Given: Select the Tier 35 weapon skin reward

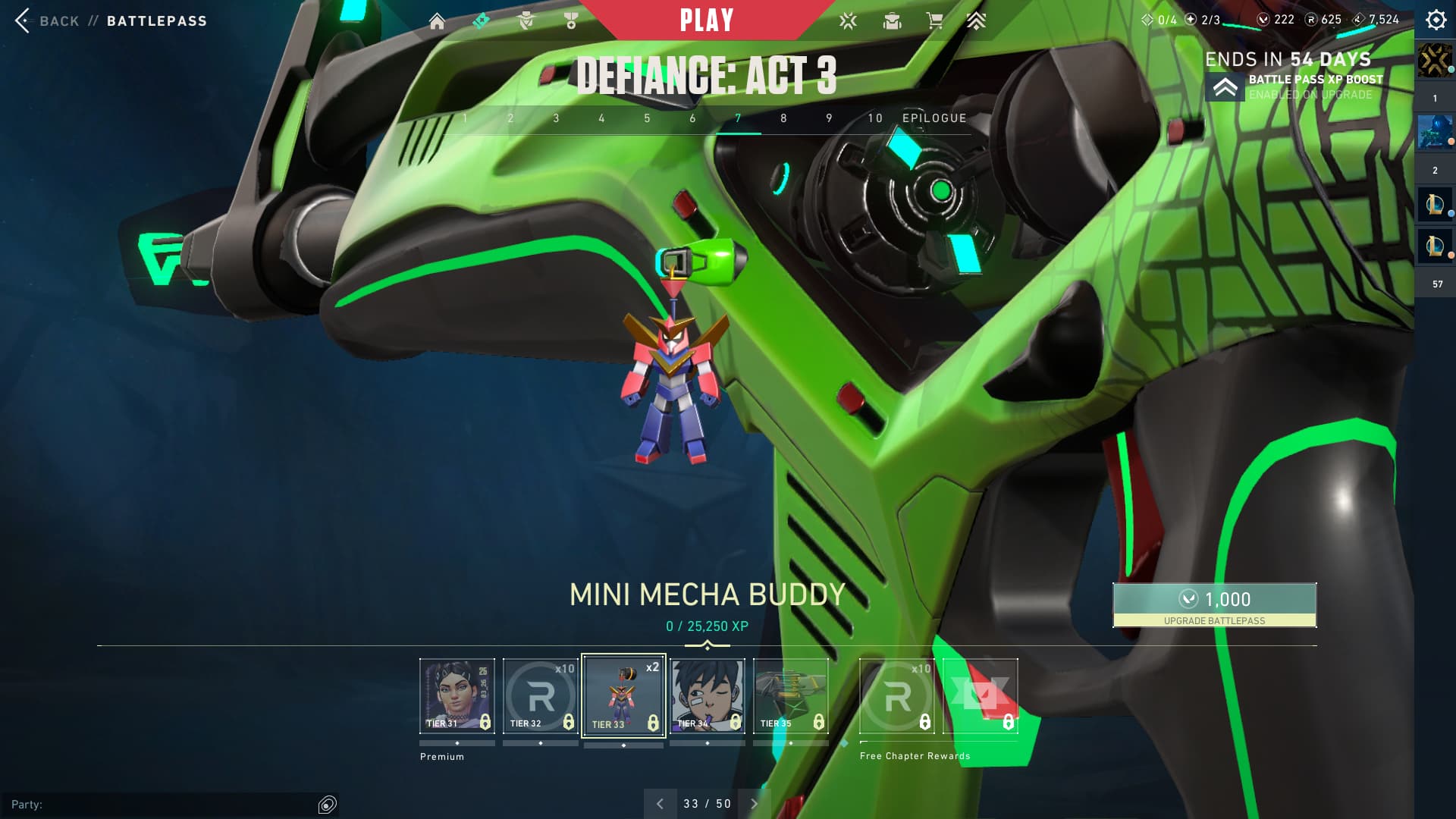Looking at the screenshot, I should point(790,695).
